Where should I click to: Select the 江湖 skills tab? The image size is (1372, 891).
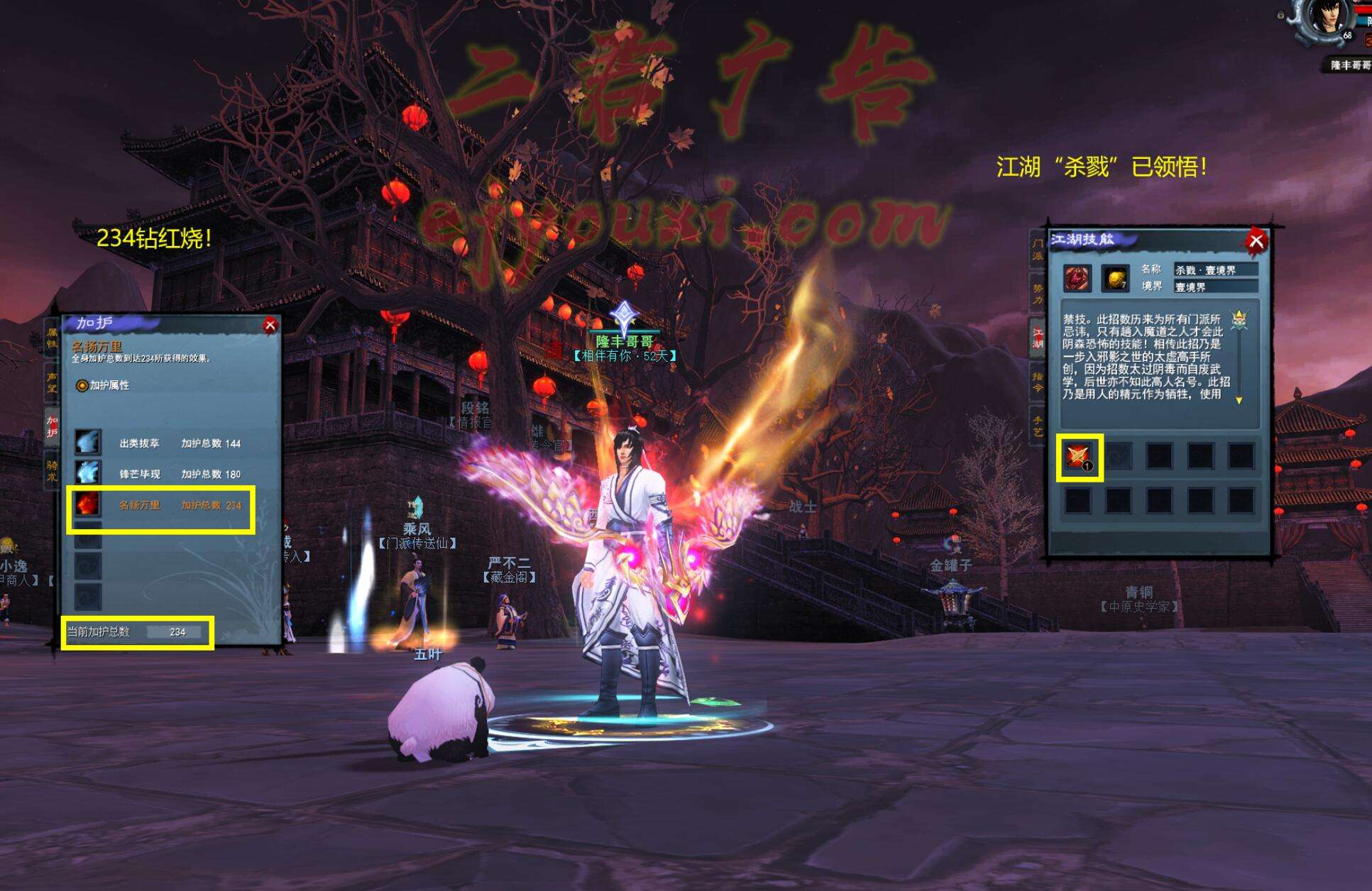pos(1038,338)
